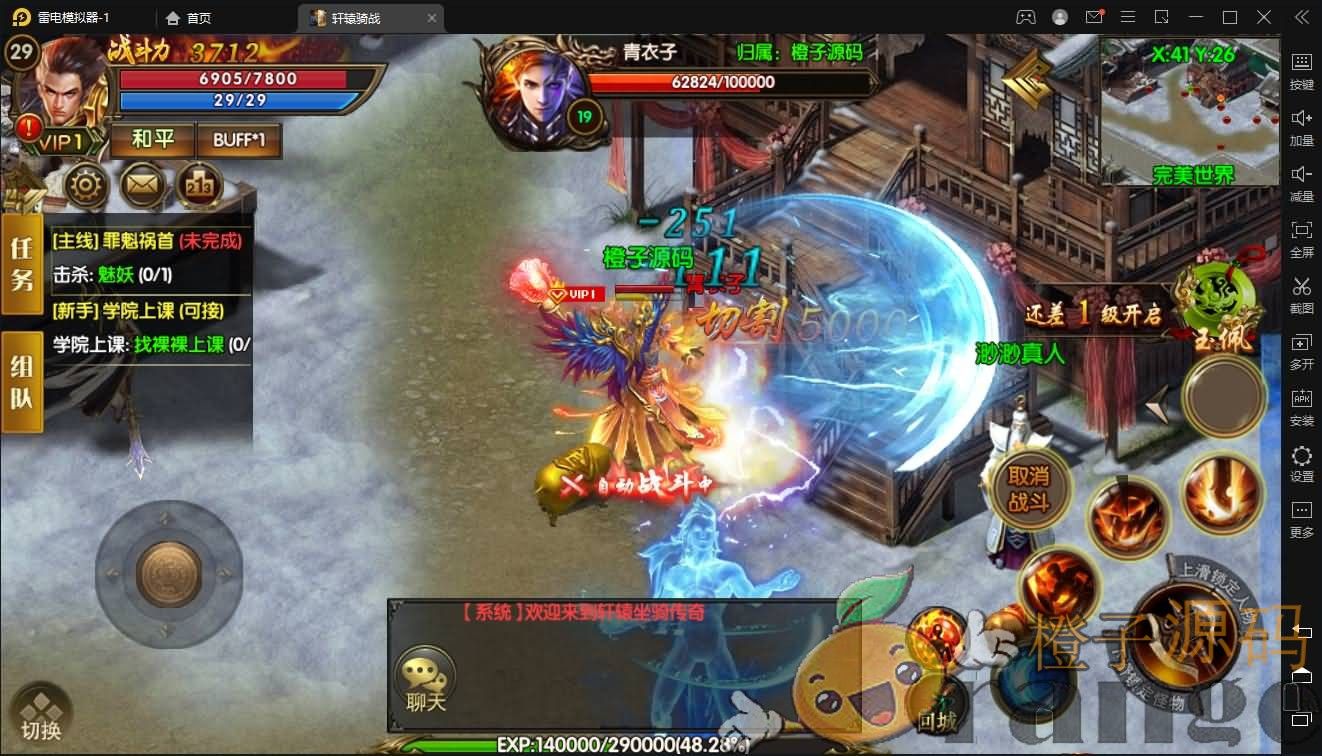Open the minimap
This screenshot has height=756, width=1322.
pyautogui.click(x=1190, y=110)
